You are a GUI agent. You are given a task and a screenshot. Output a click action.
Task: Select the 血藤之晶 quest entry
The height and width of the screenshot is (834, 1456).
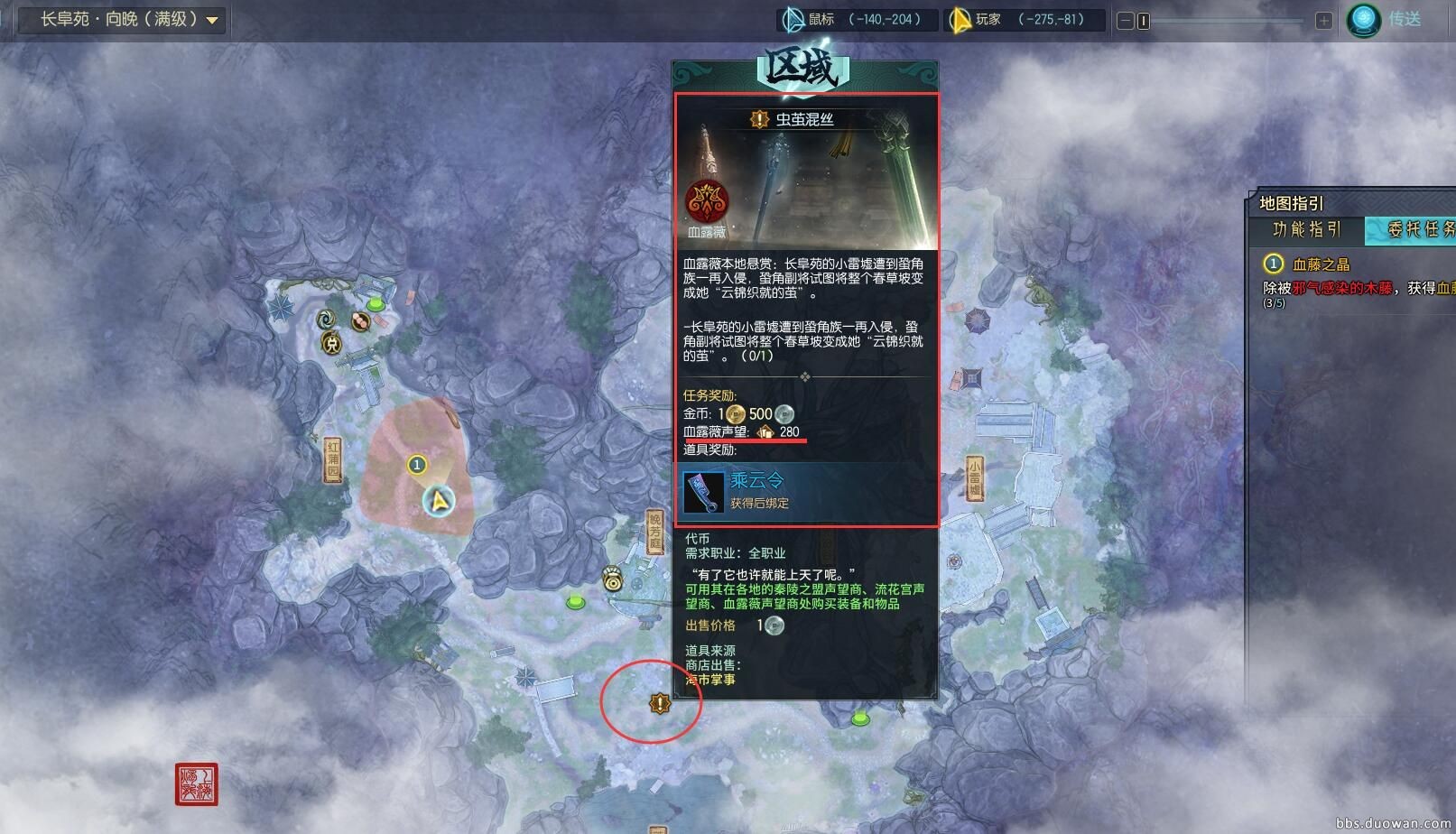click(1321, 264)
